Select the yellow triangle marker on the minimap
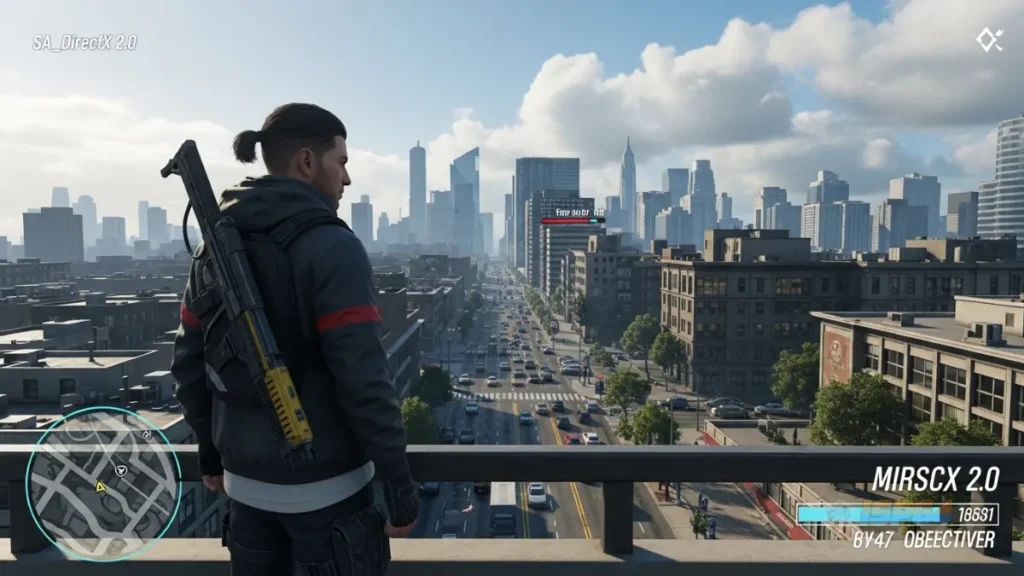 (101, 487)
